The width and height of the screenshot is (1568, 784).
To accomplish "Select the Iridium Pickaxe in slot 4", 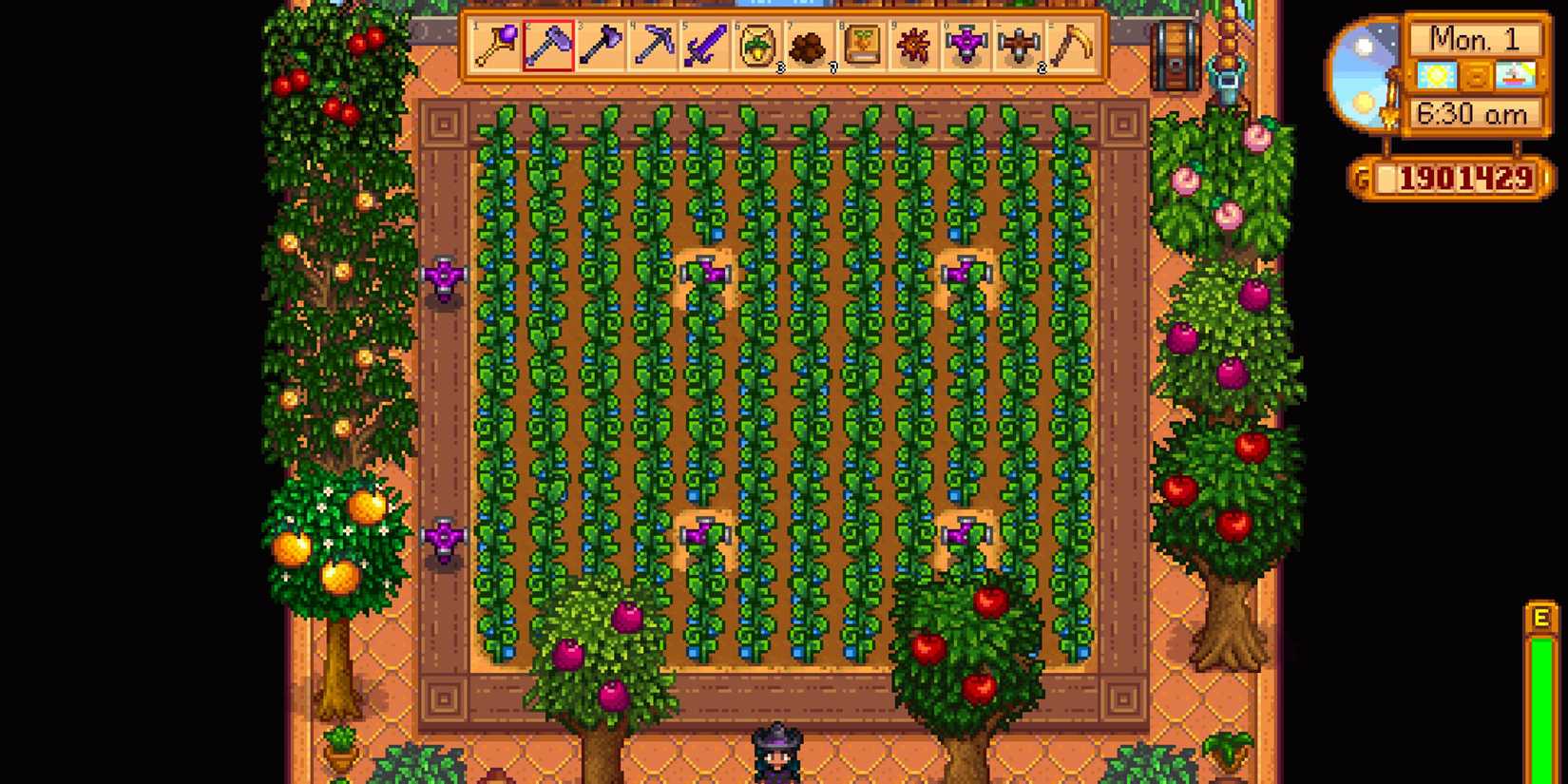I will coord(654,45).
